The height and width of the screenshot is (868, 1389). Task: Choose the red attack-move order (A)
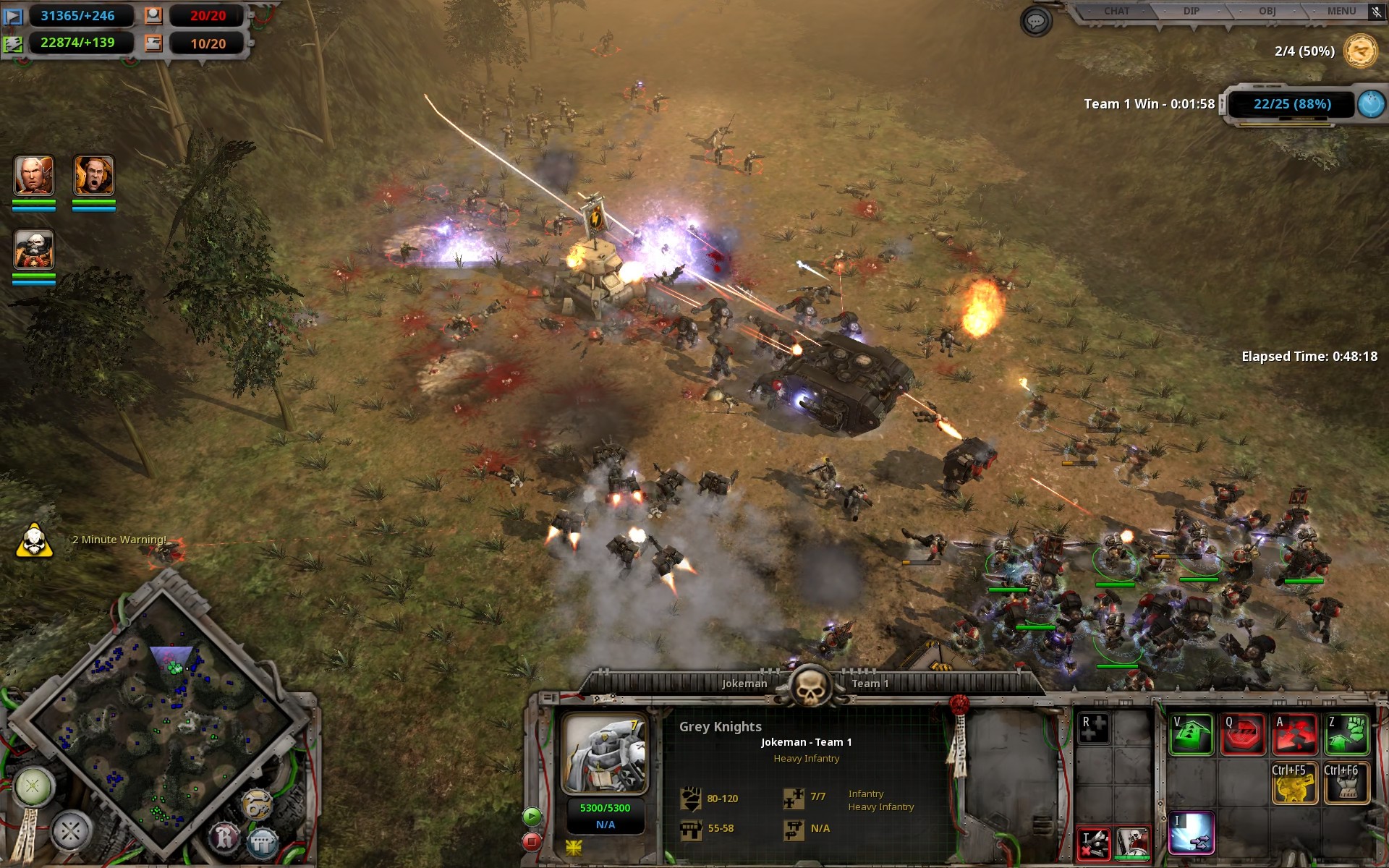(1295, 734)
